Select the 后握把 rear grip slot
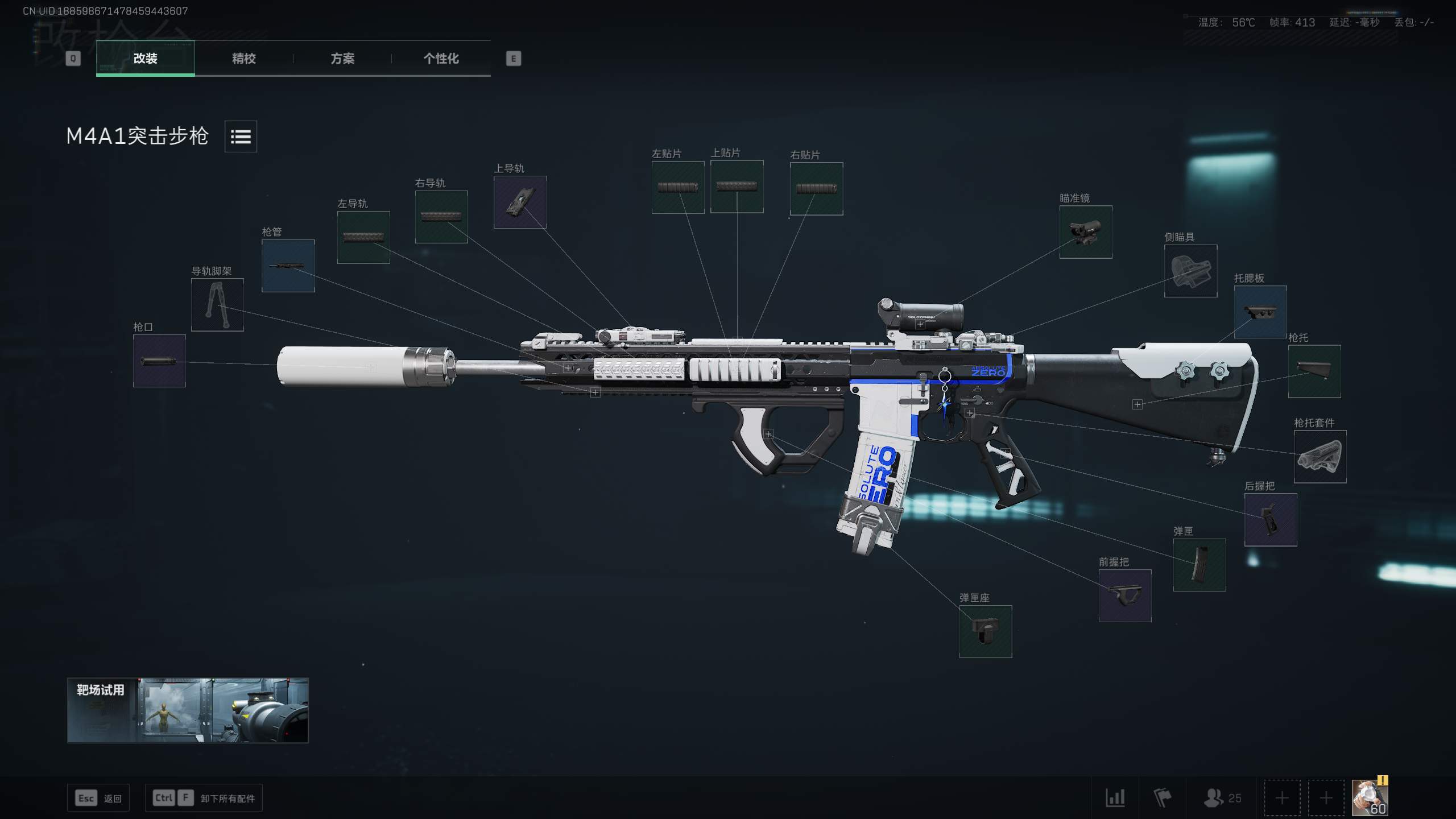This screenshot has width=1456, height=819. point(1271,519)
